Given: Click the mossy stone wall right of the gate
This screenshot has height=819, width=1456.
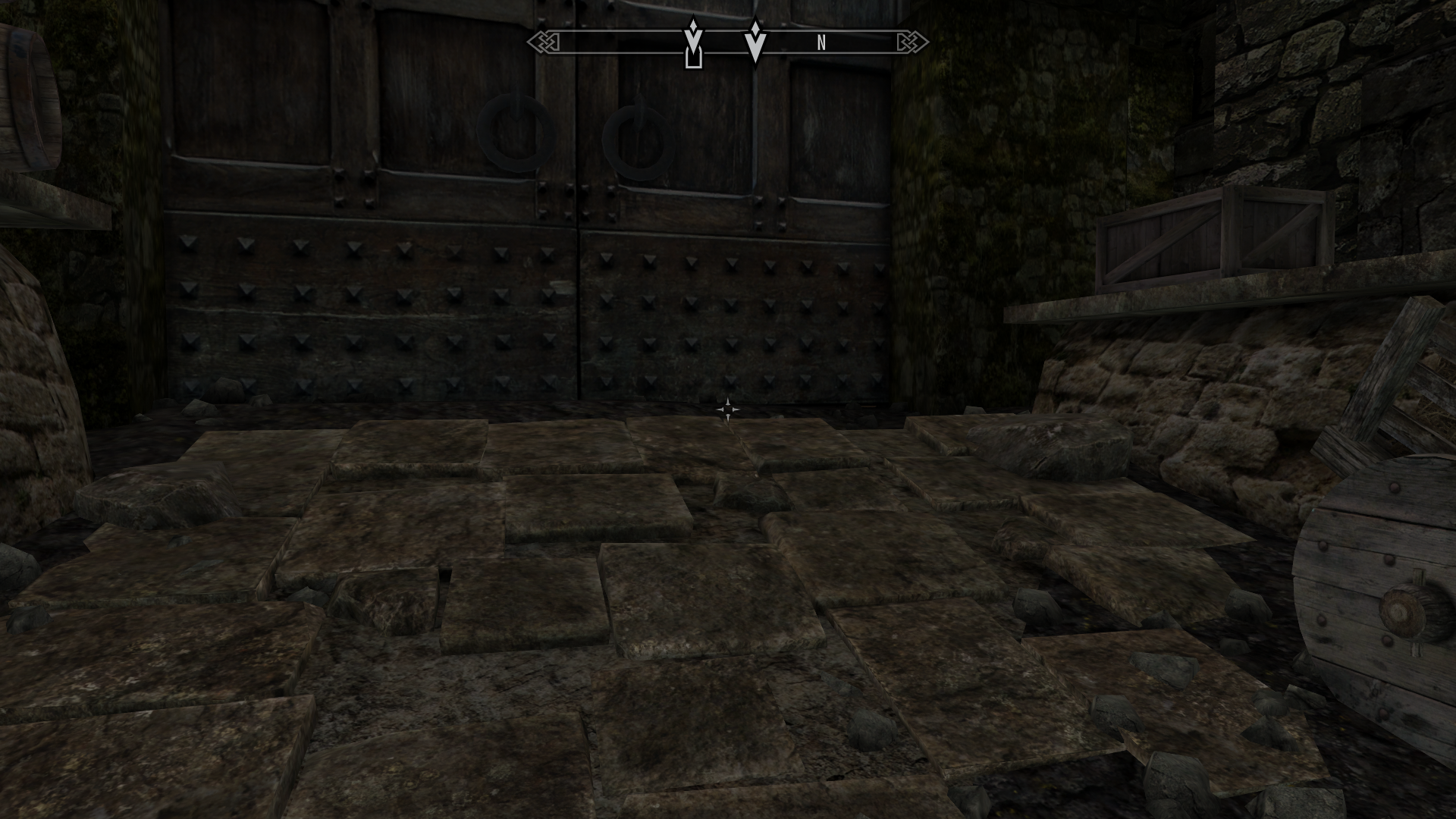Looking at the screenshot, I should point(986,190).
